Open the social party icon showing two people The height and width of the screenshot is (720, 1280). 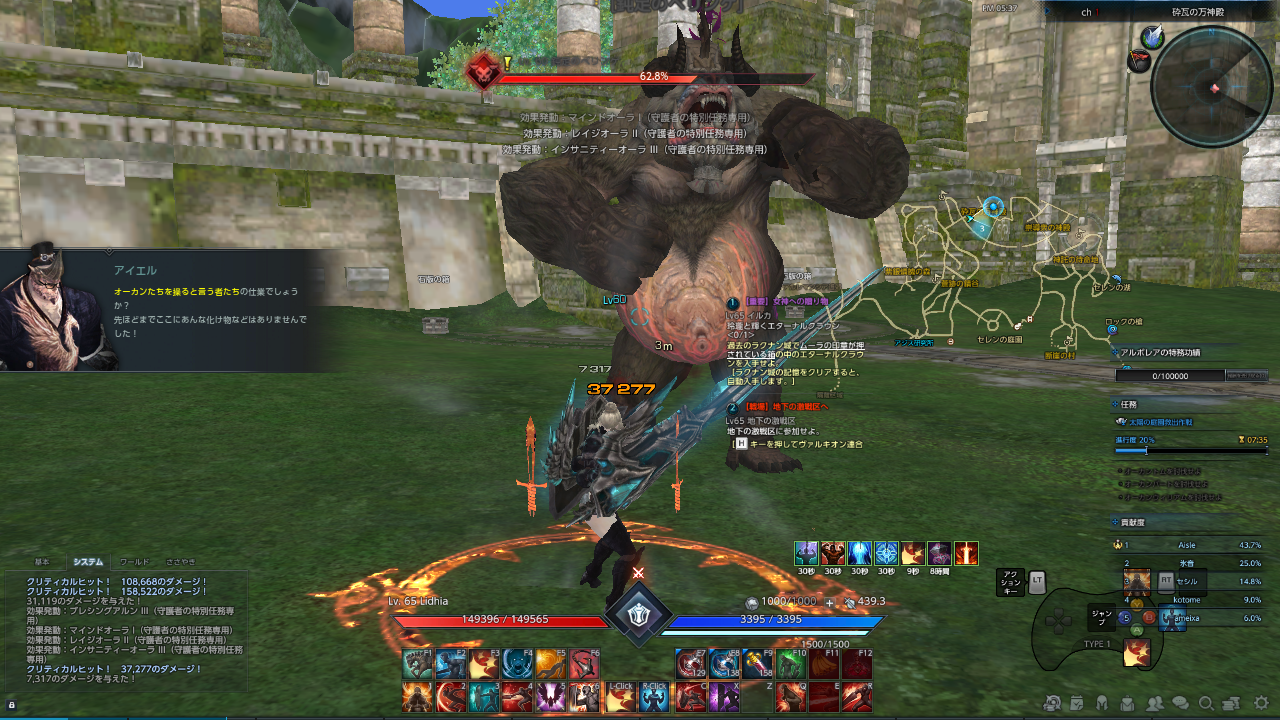click(1155, 704)
